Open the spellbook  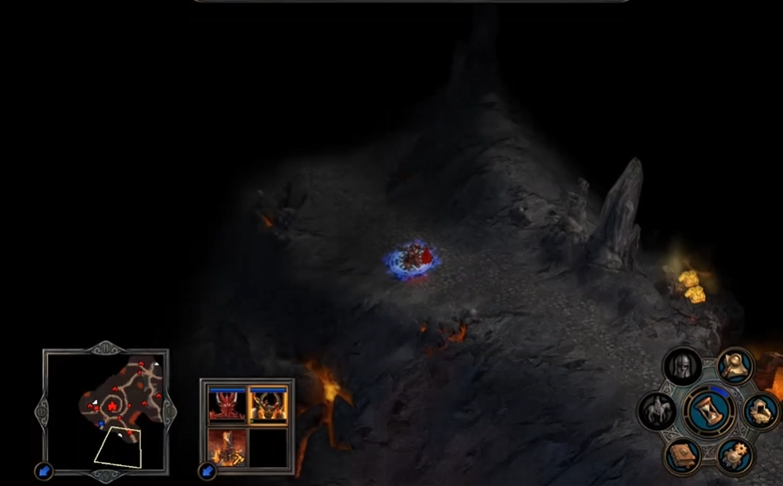click(683, 455)
